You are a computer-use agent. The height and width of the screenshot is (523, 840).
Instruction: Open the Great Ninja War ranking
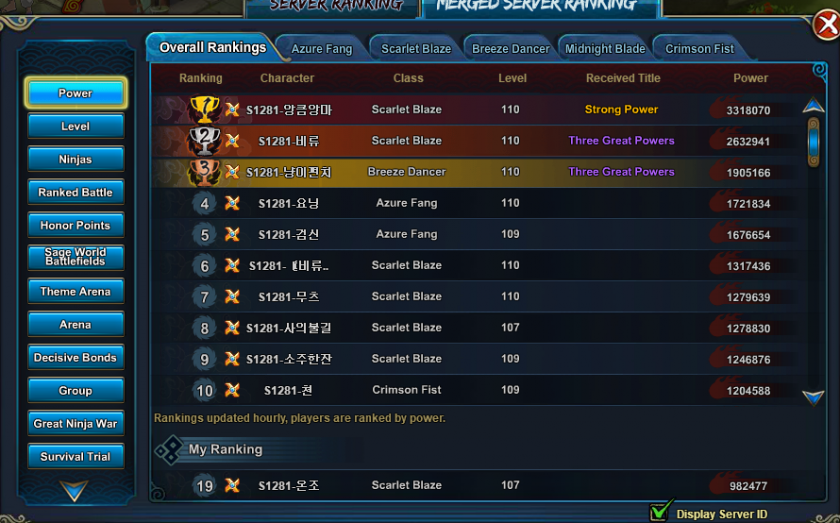click(75, 423)
